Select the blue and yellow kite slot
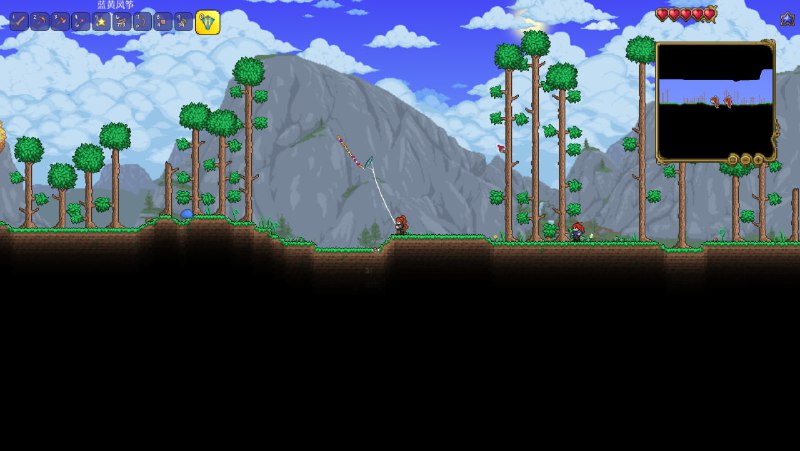The height and width of the screenshot is (451, 800). point(207,21)
